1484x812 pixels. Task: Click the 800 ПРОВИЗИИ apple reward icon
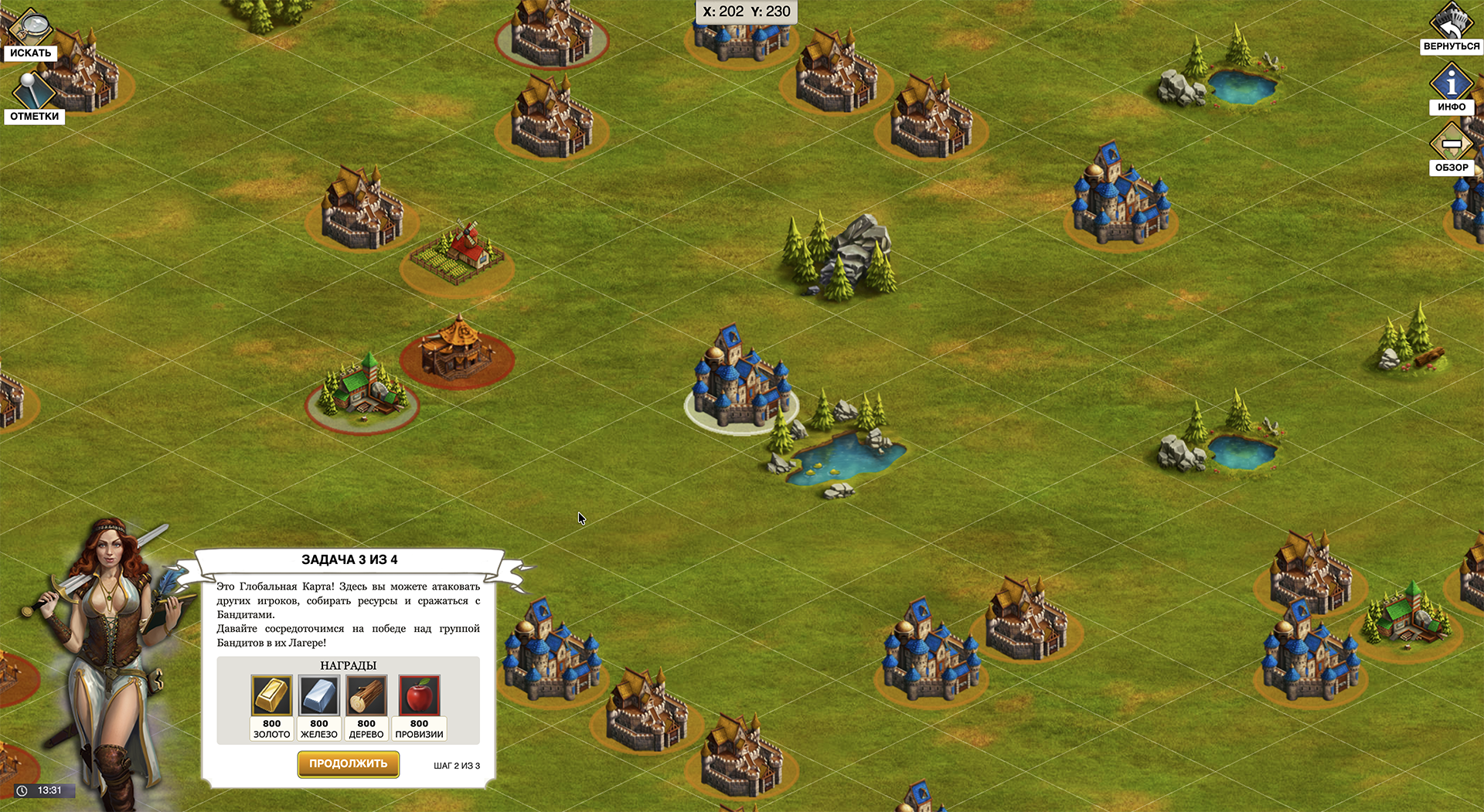(x=420, y=696)
